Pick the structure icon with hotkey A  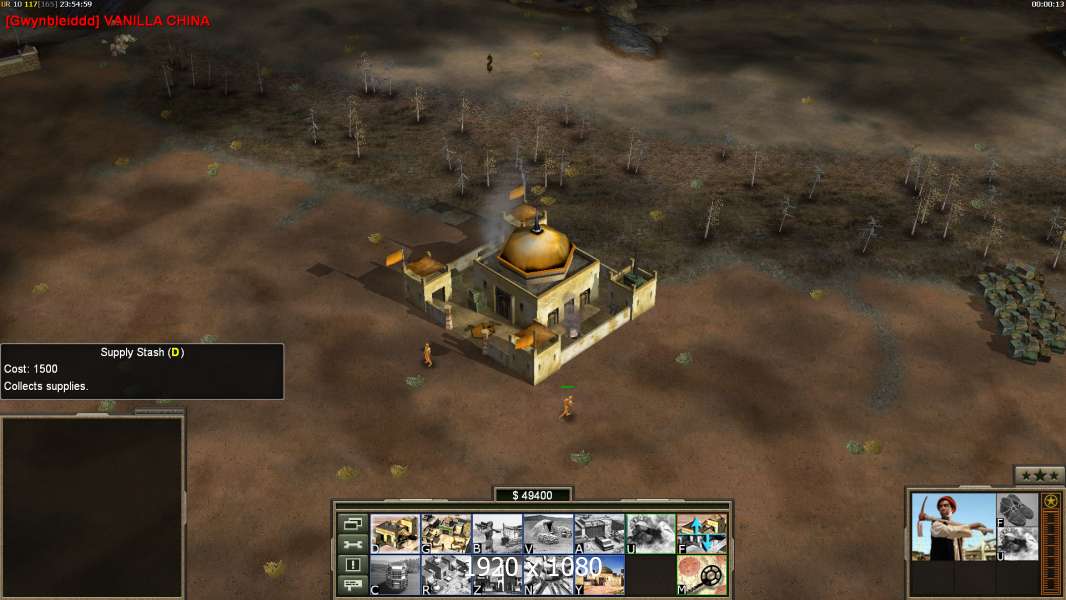(599, 534)
